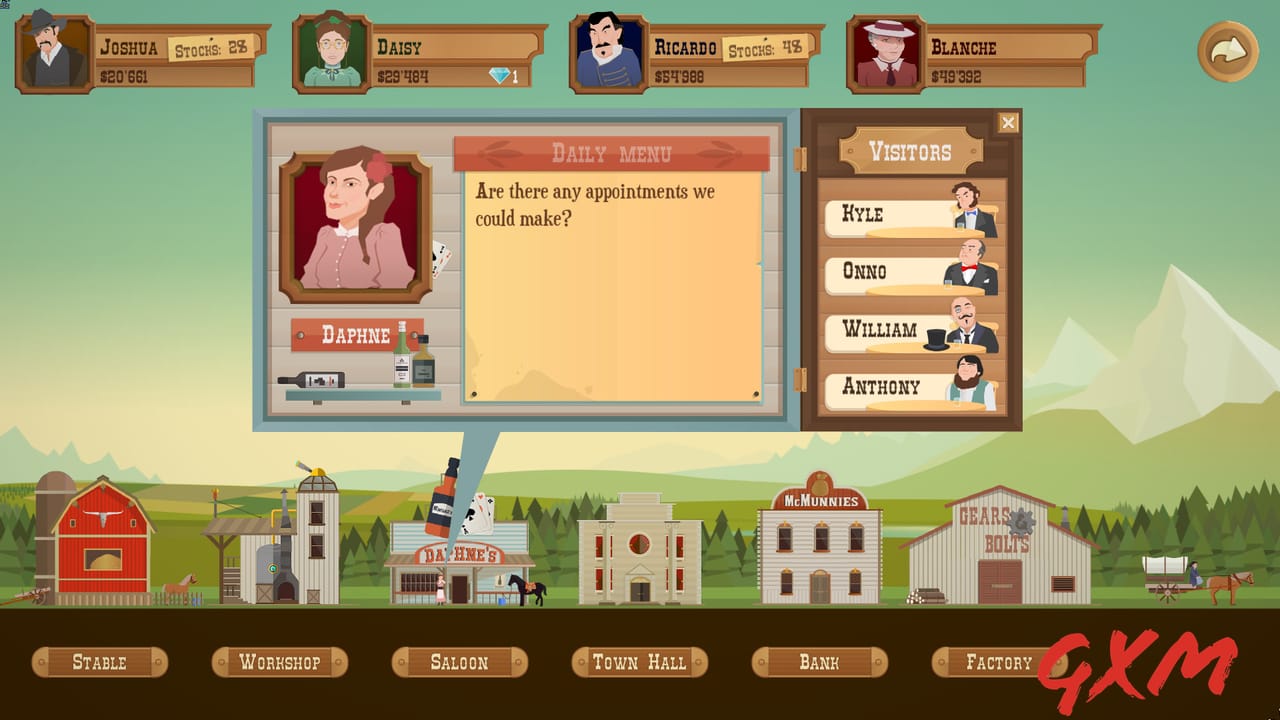Image resolution: width=1280 pixels, height=720 pixels.
Task: Switch to the Daily Menu header
Action: click(613, 153)
